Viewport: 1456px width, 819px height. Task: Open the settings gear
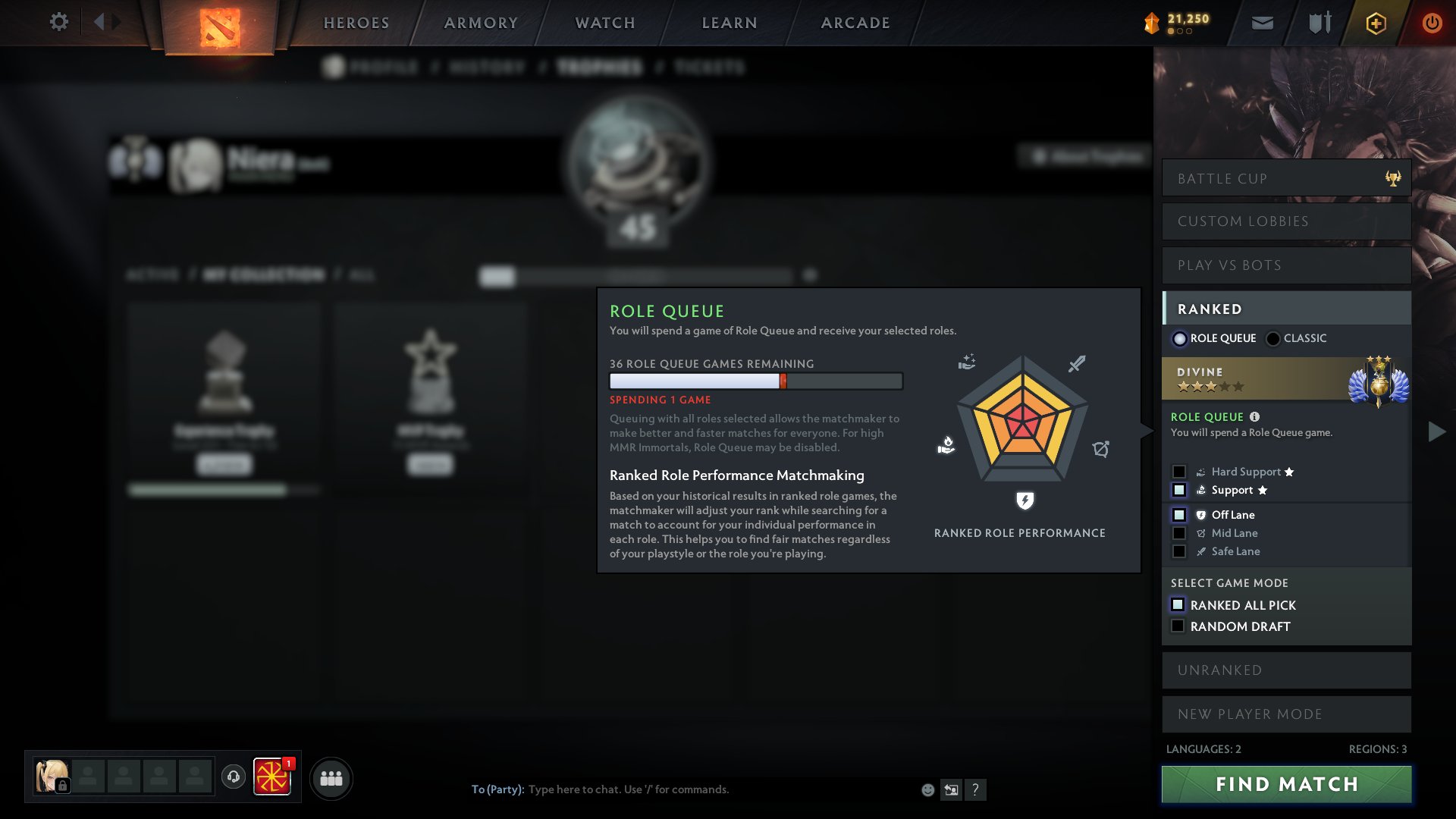(58, 22)
